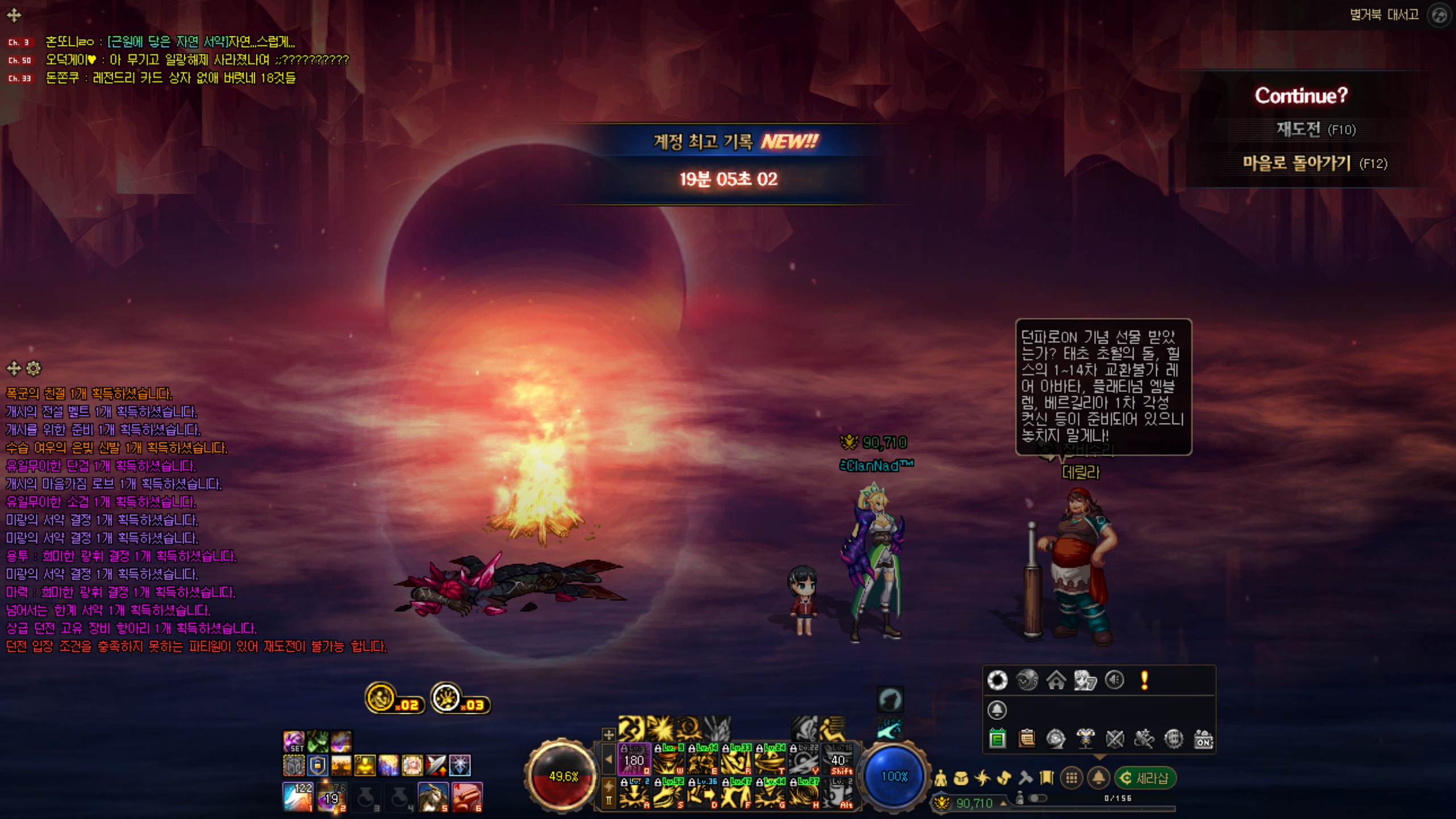1456x819 pixels.
Task: Click the gold bell notification button
Action: pos(1099,778)
